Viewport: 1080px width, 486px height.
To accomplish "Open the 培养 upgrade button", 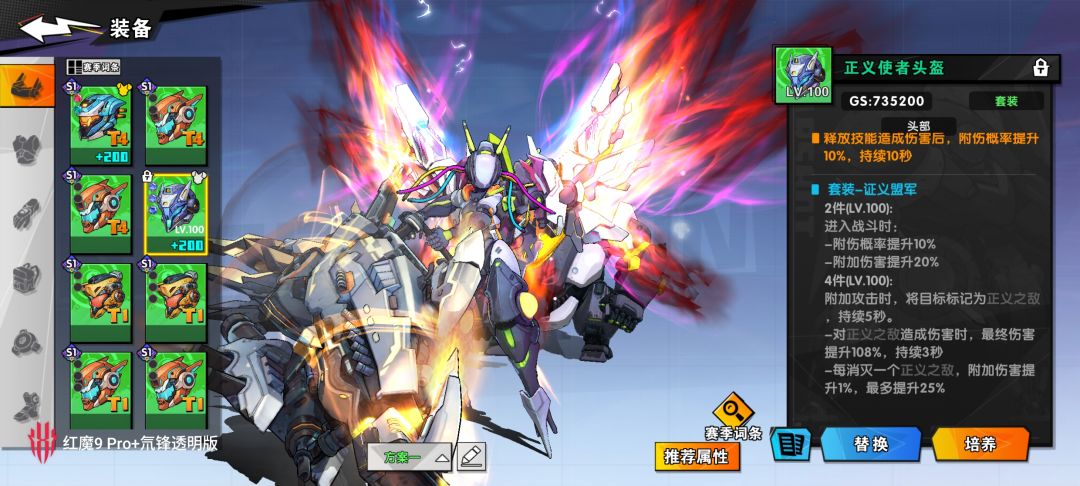I will pos(980,444).
